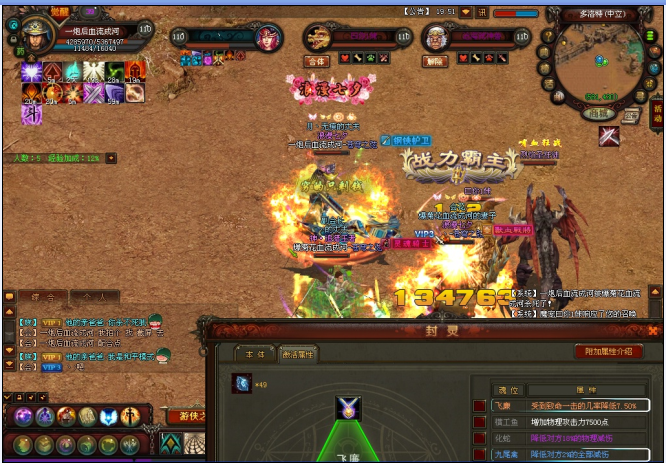Click the 活动 button beside the minimap

tap(657, 111)
